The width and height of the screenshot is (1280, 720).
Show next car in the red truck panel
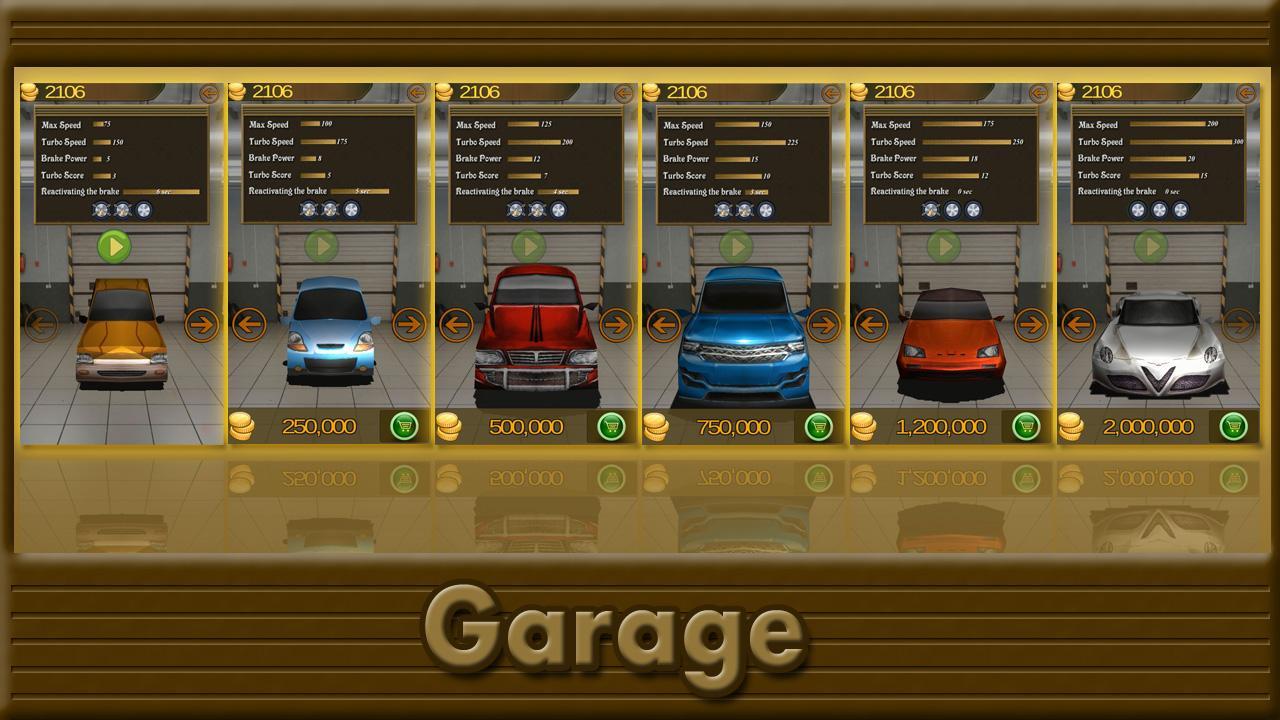click(616, 324)
